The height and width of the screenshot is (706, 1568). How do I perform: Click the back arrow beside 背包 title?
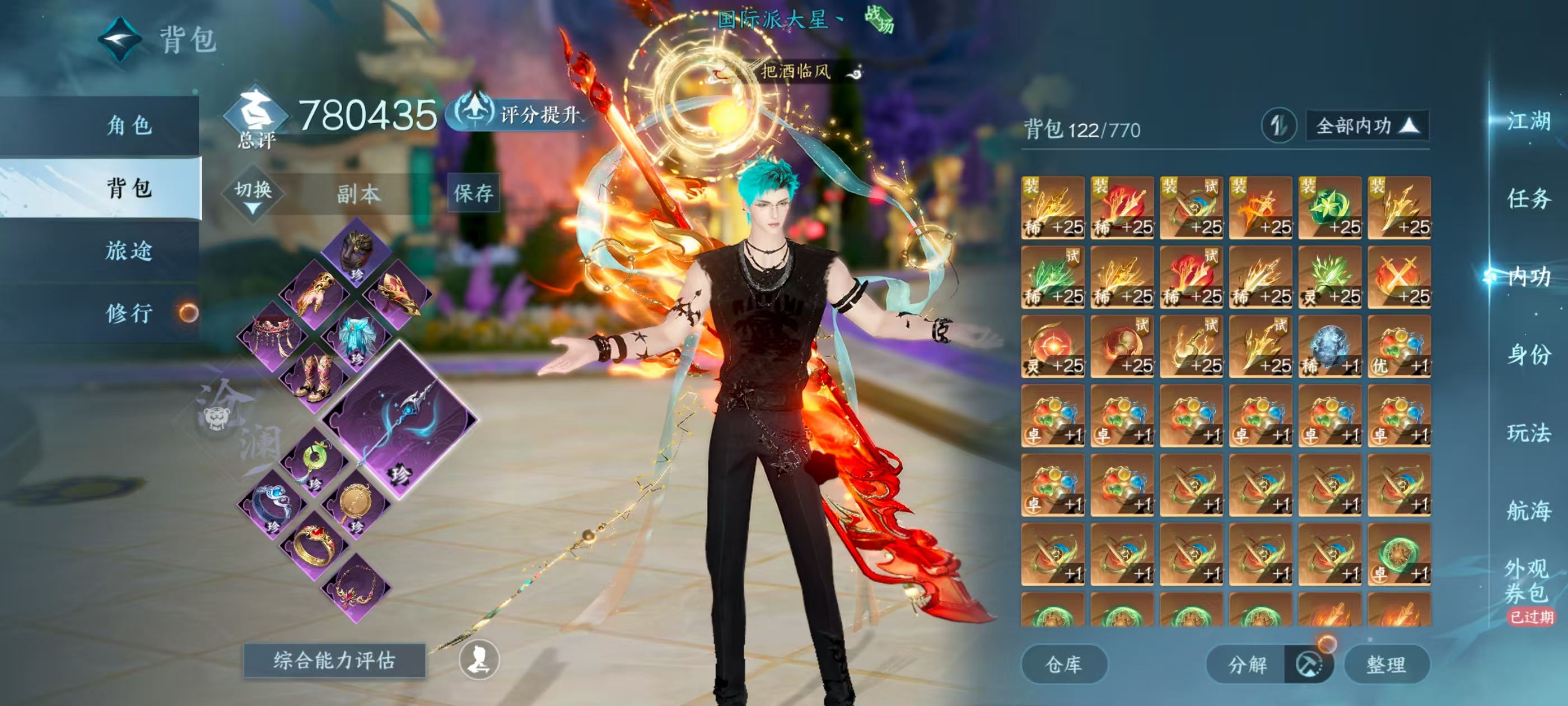click(120, 40)
